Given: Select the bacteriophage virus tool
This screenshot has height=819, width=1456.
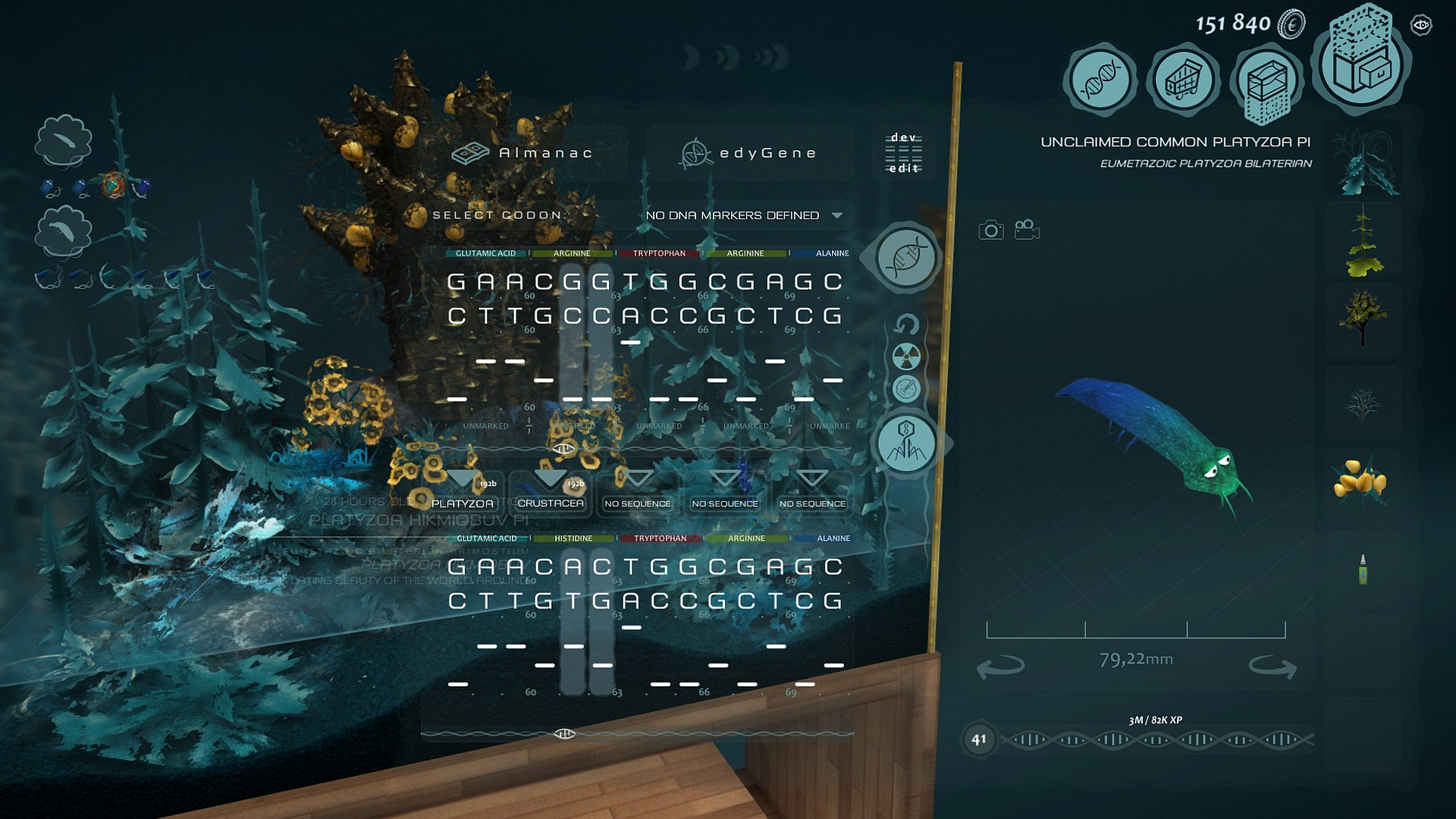Looking at the screenshot, I should pyautogui.click(x=907, y=442).
